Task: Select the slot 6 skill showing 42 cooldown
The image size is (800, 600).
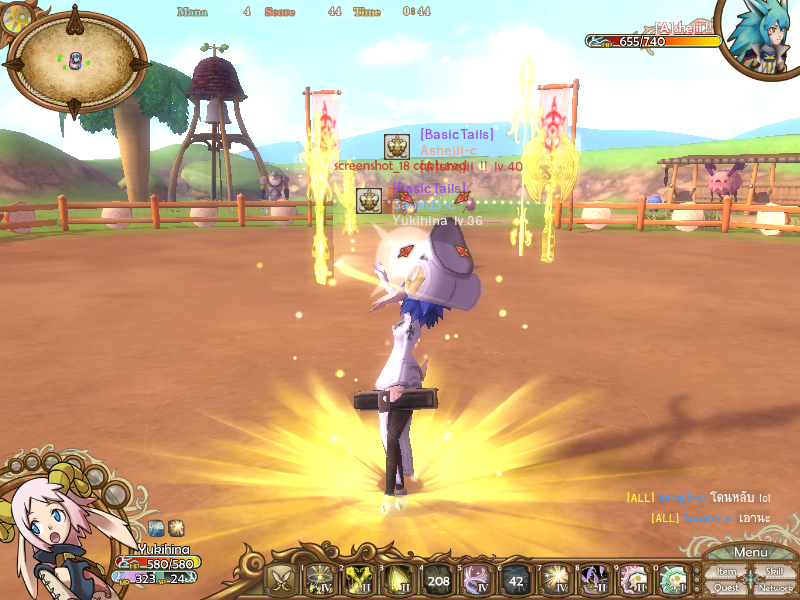Action: tap(516, 579)
